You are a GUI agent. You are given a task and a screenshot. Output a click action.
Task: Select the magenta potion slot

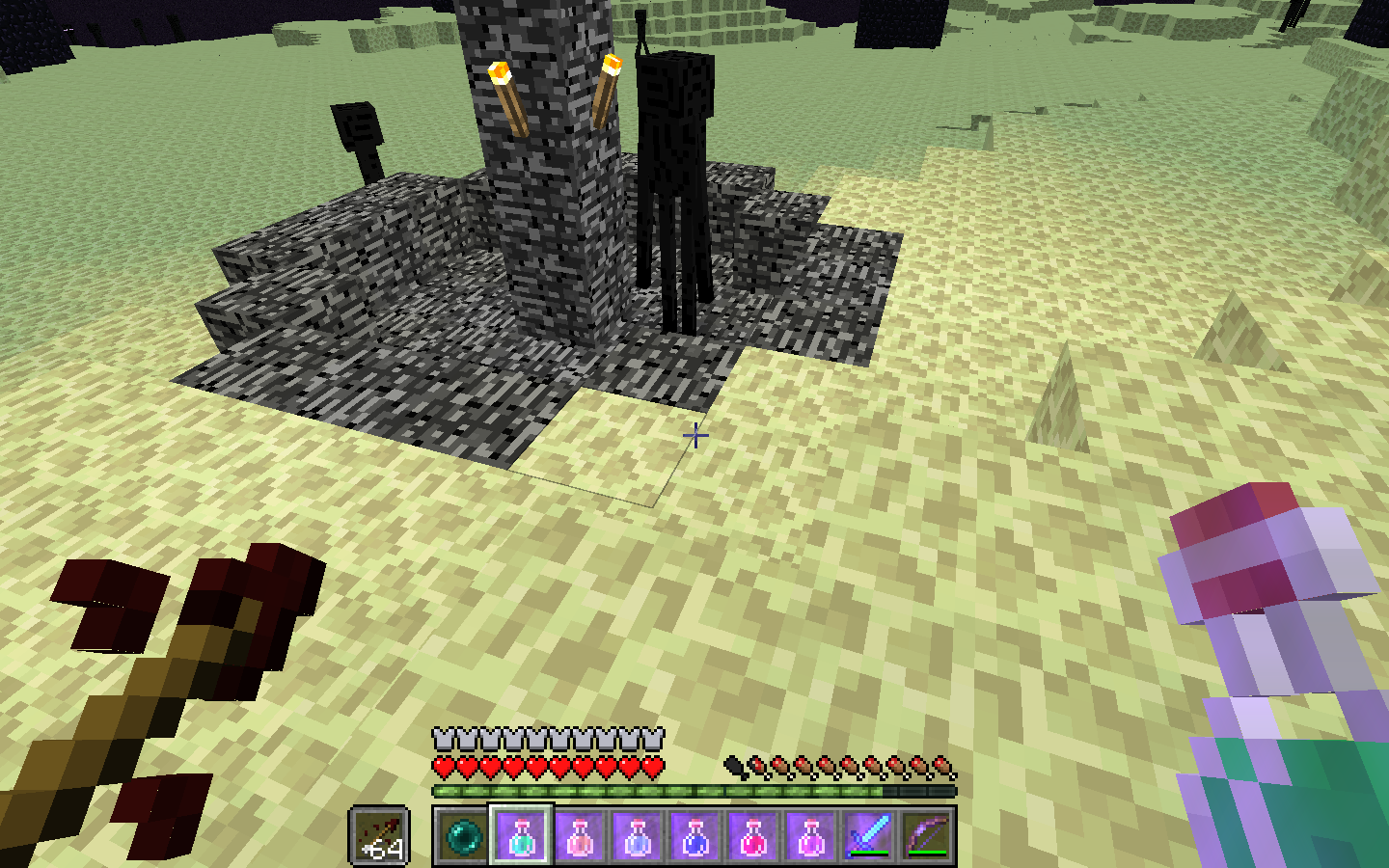tap(810, 835)
